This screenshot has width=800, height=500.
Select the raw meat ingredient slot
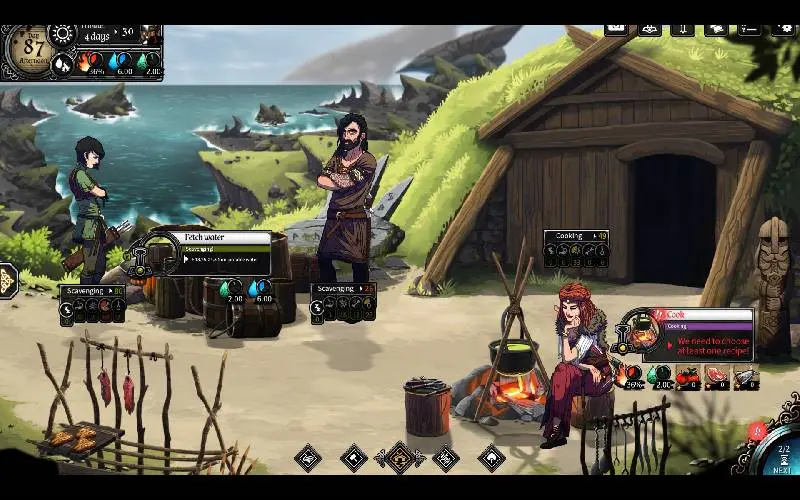717,376
